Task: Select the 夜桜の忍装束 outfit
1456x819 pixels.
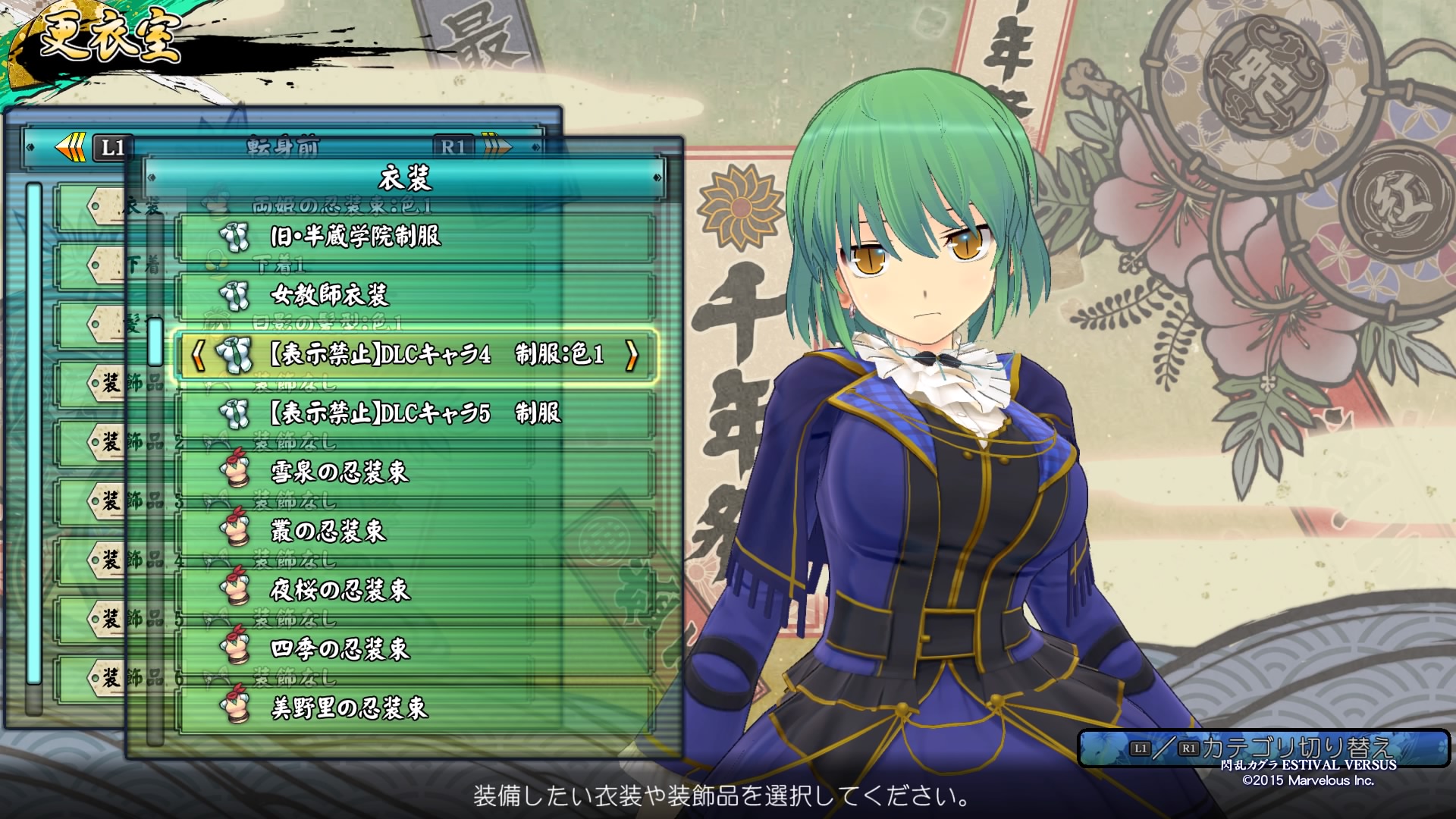Action: pos(416,589)
